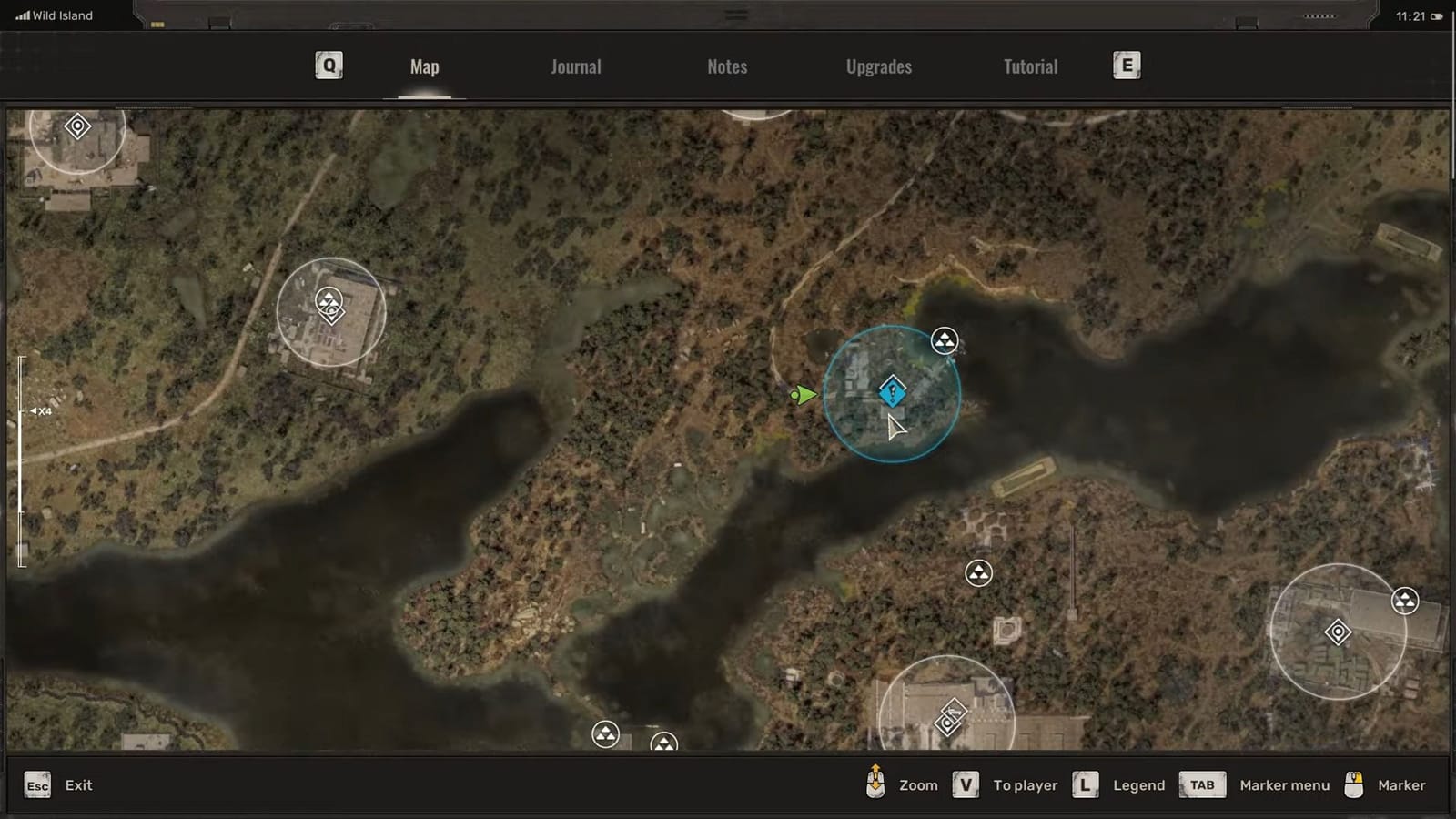Select the anomaly icon south of the lake

[979, 573]
